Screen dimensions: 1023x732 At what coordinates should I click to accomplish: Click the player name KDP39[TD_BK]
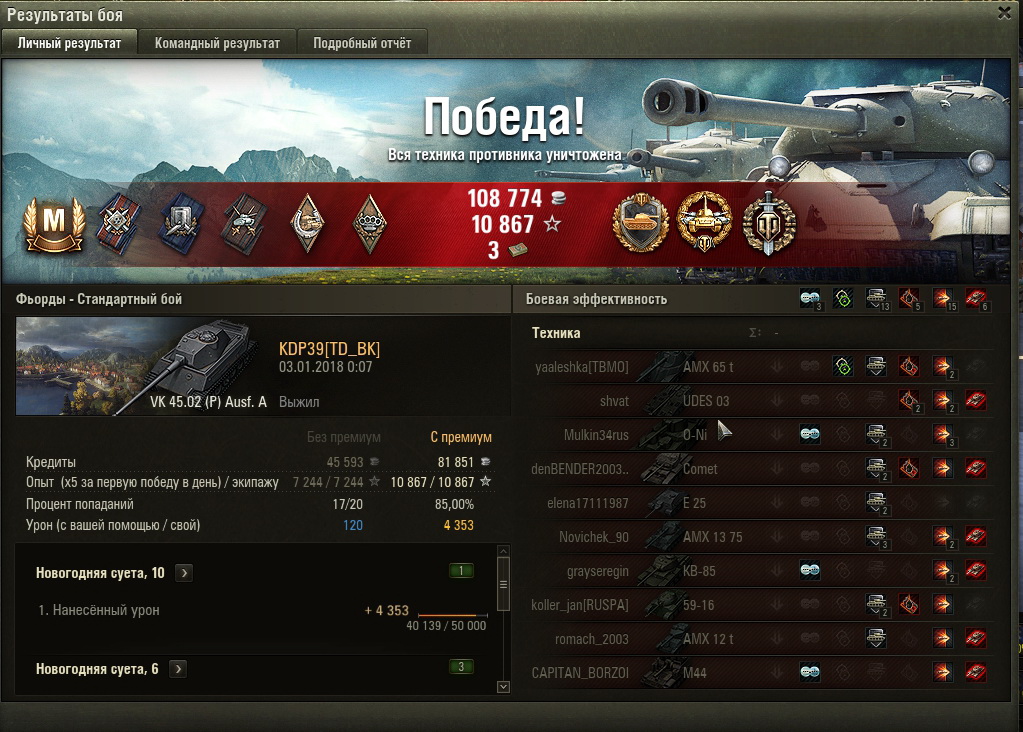(329, 349)
